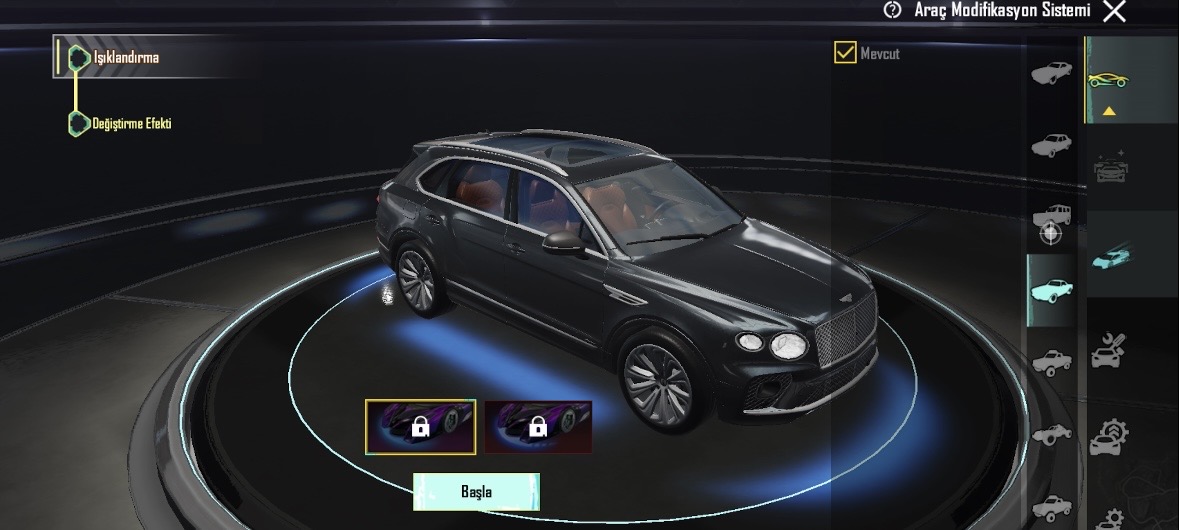
Task: Click the Başla button
Action: click(x=476, y=492)
